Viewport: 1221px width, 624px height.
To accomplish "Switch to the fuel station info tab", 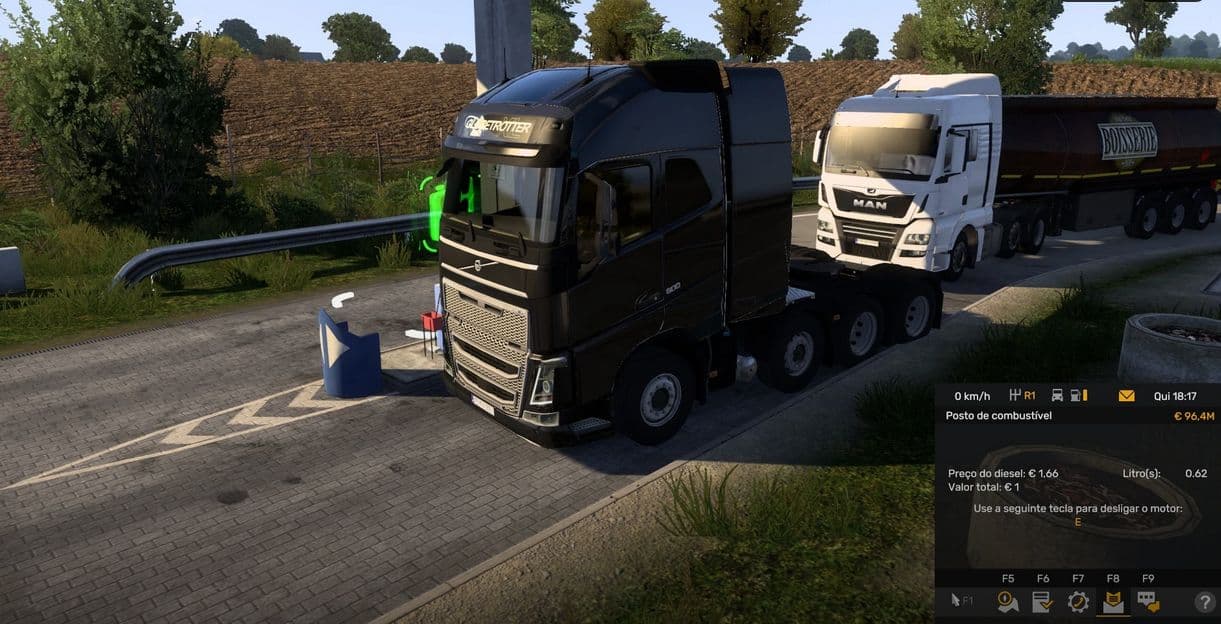I will click(1113, 601).
